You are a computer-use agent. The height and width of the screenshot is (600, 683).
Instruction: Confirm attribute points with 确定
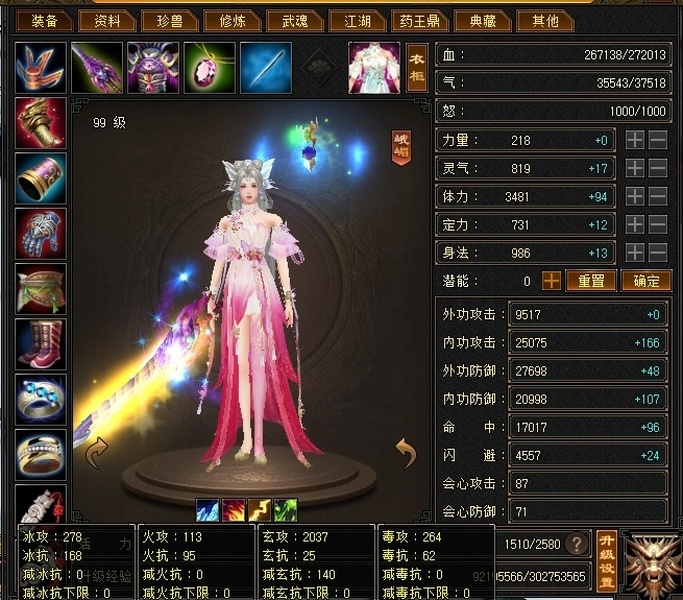(646, 281)
